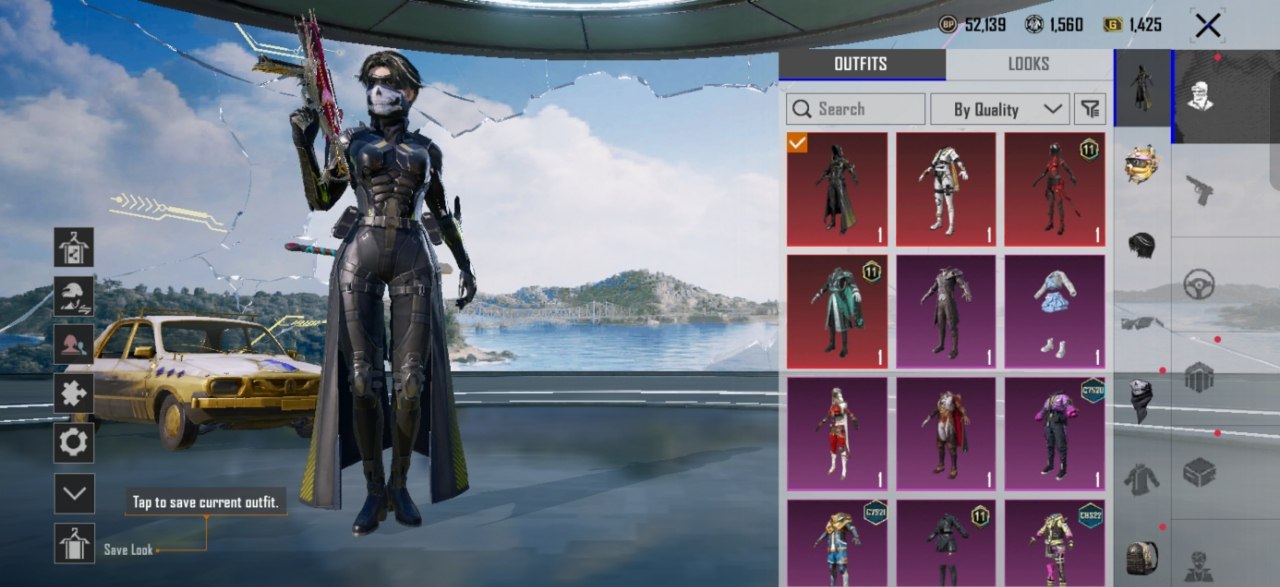
Task: Open the yellow helmet headgear category
Action: [x=1142, y=163]
